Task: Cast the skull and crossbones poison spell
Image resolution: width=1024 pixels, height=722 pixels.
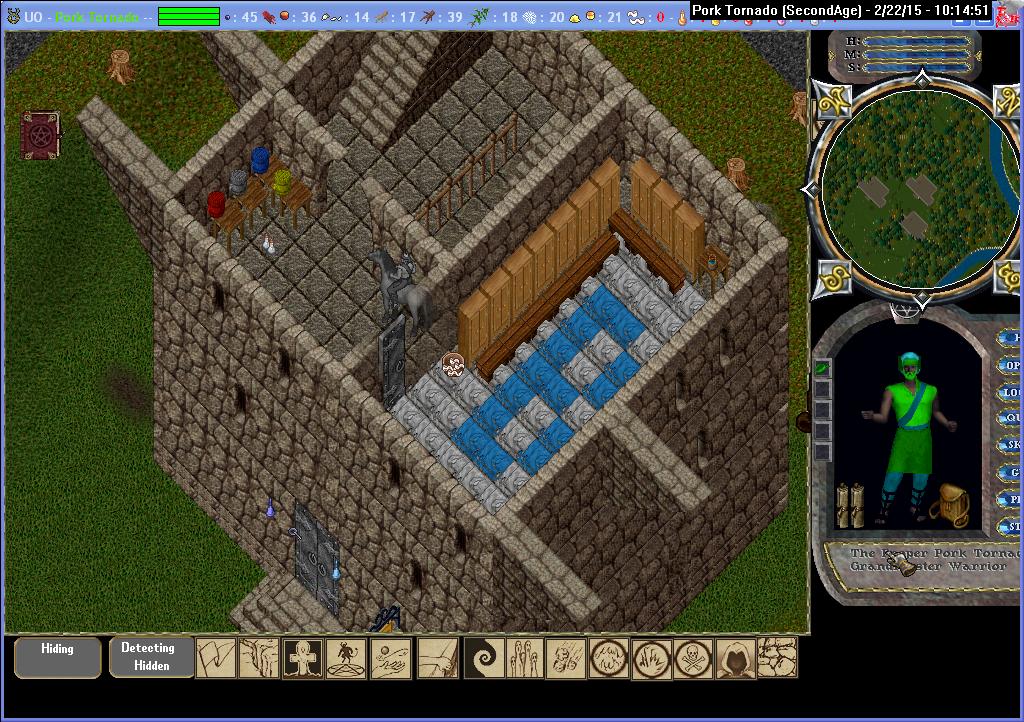Action: (692, 658)
